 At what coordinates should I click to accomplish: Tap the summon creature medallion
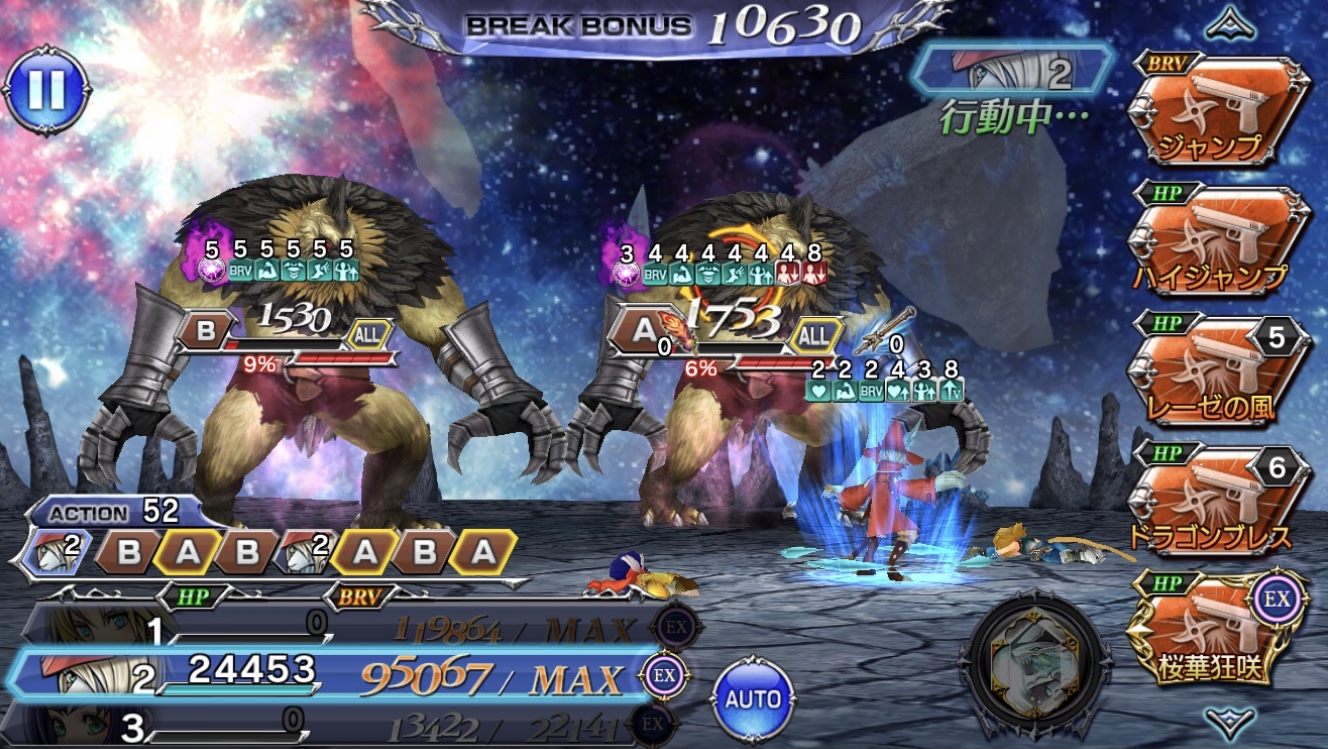(x=1036, y=662)
